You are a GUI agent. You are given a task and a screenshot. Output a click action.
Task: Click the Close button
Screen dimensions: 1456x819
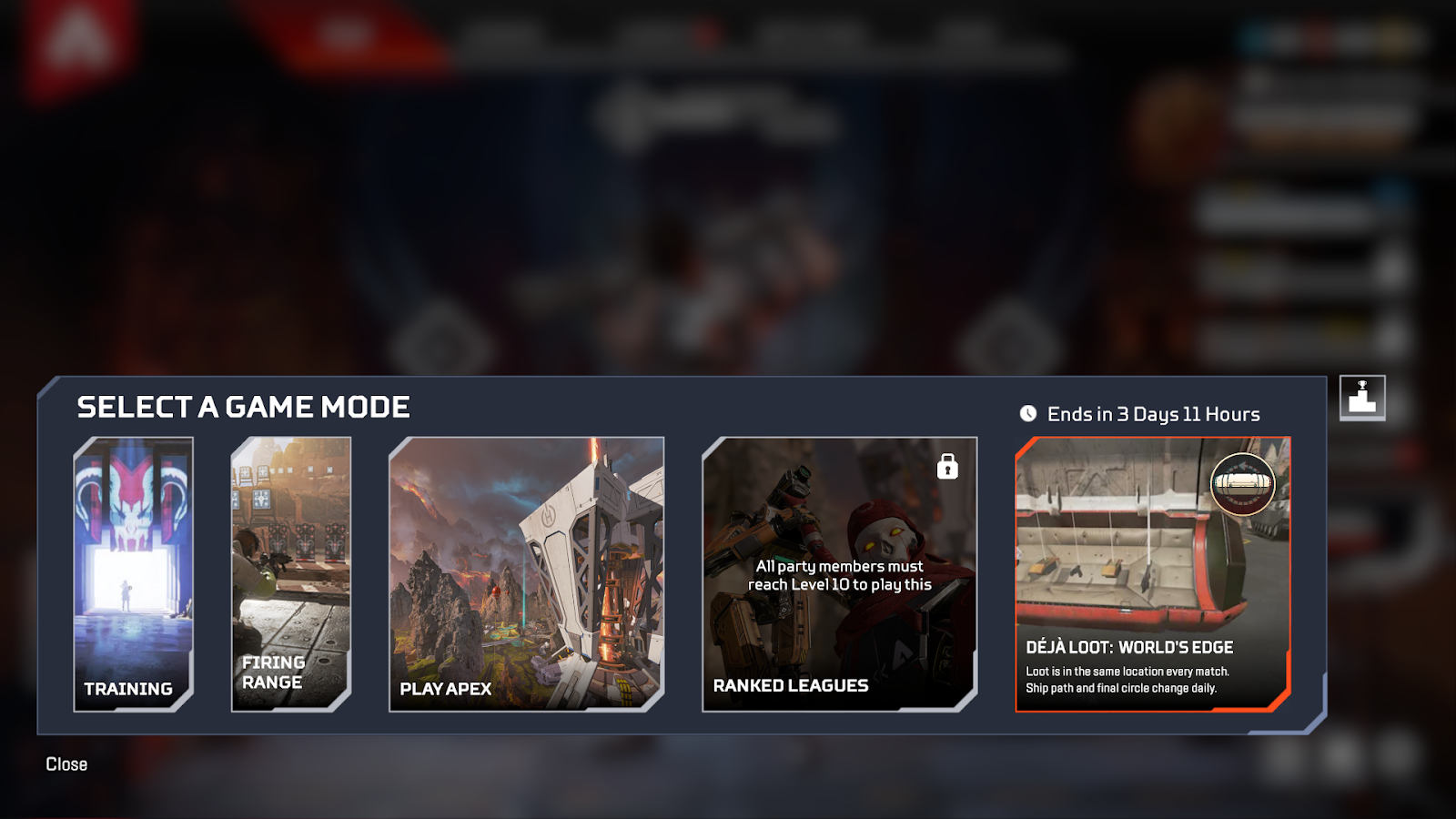65,764
